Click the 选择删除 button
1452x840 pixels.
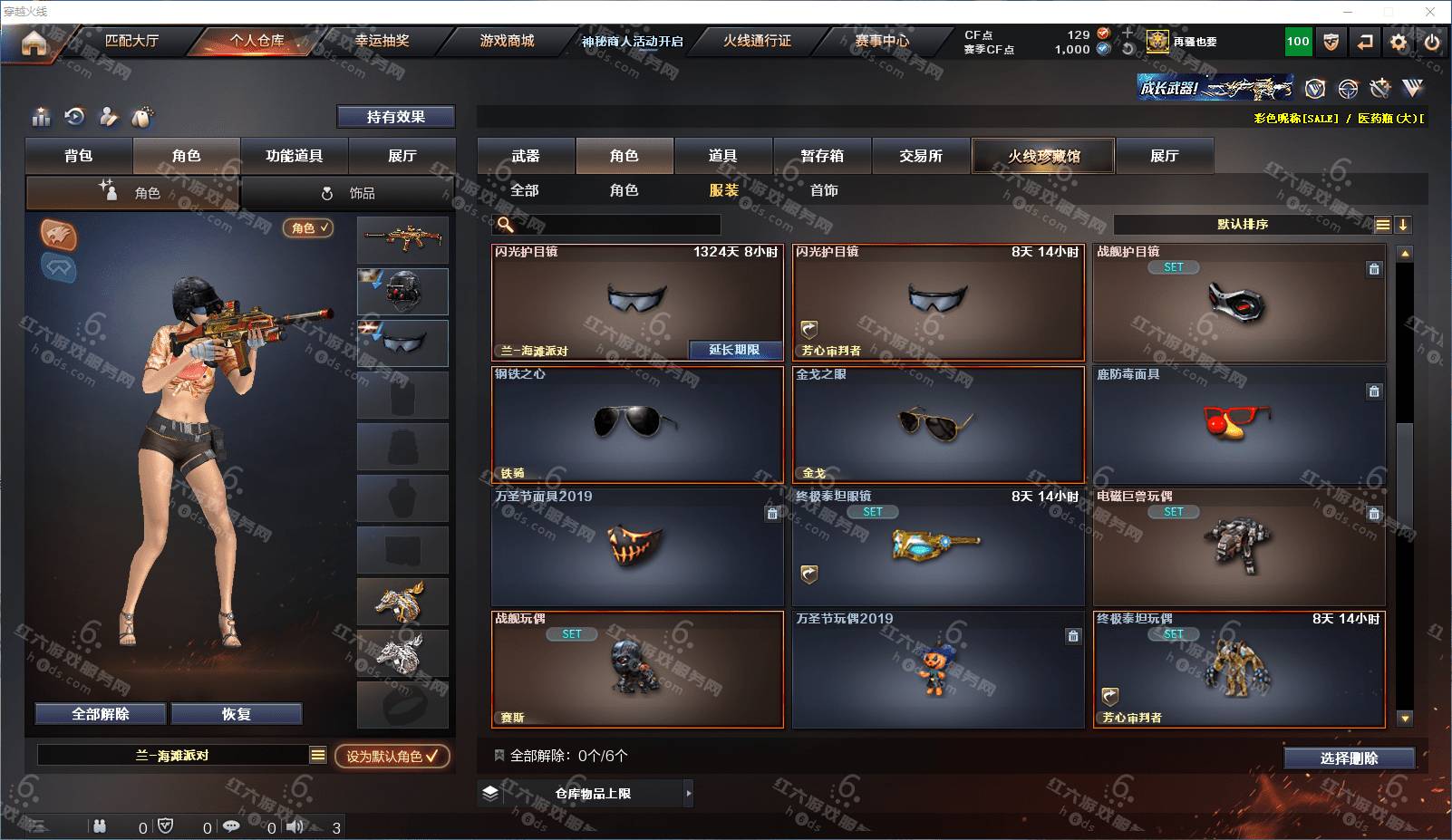point(1349,758)
